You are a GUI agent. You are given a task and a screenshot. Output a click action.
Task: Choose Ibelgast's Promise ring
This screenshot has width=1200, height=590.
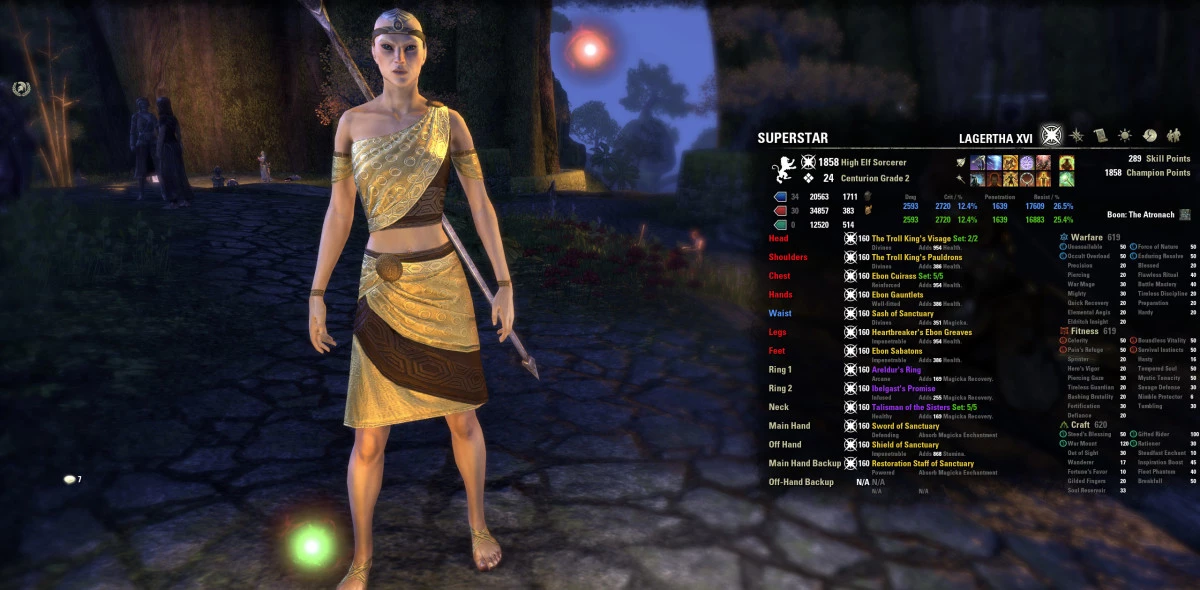click(x=903, y=388)
